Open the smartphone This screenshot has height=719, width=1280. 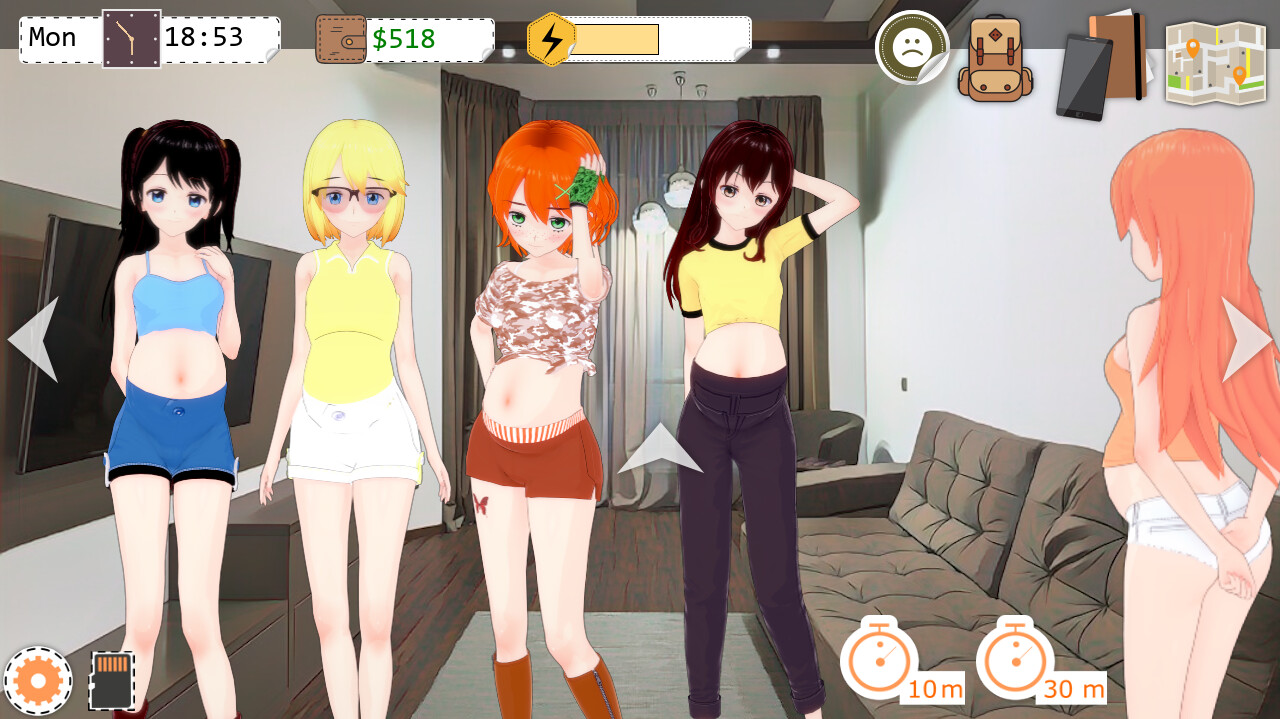(x=1082, y=76)
